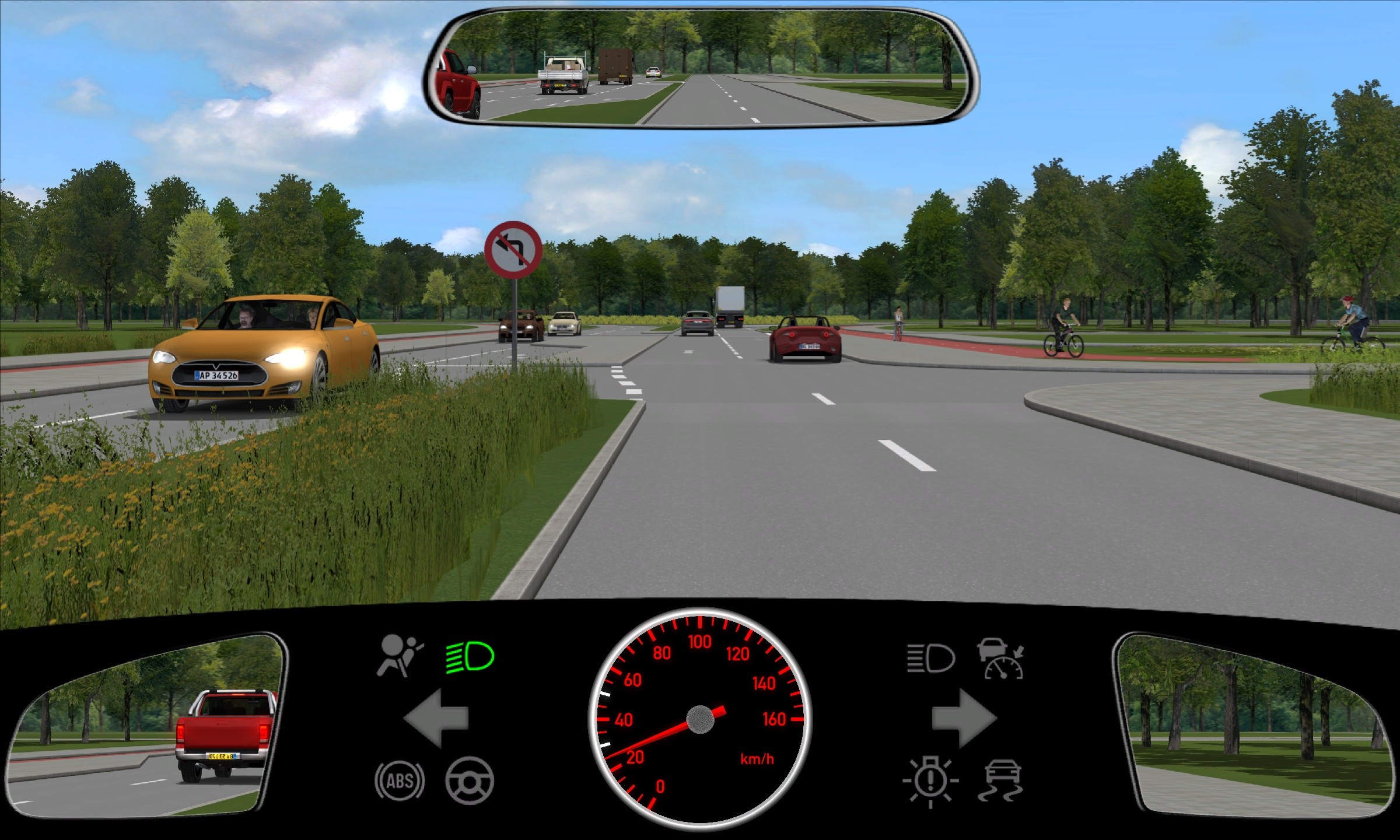Toggle the green low beam headlight indicator
Image resolution: width=1400 pixels, height=840 pixels.
pos(470,657)
